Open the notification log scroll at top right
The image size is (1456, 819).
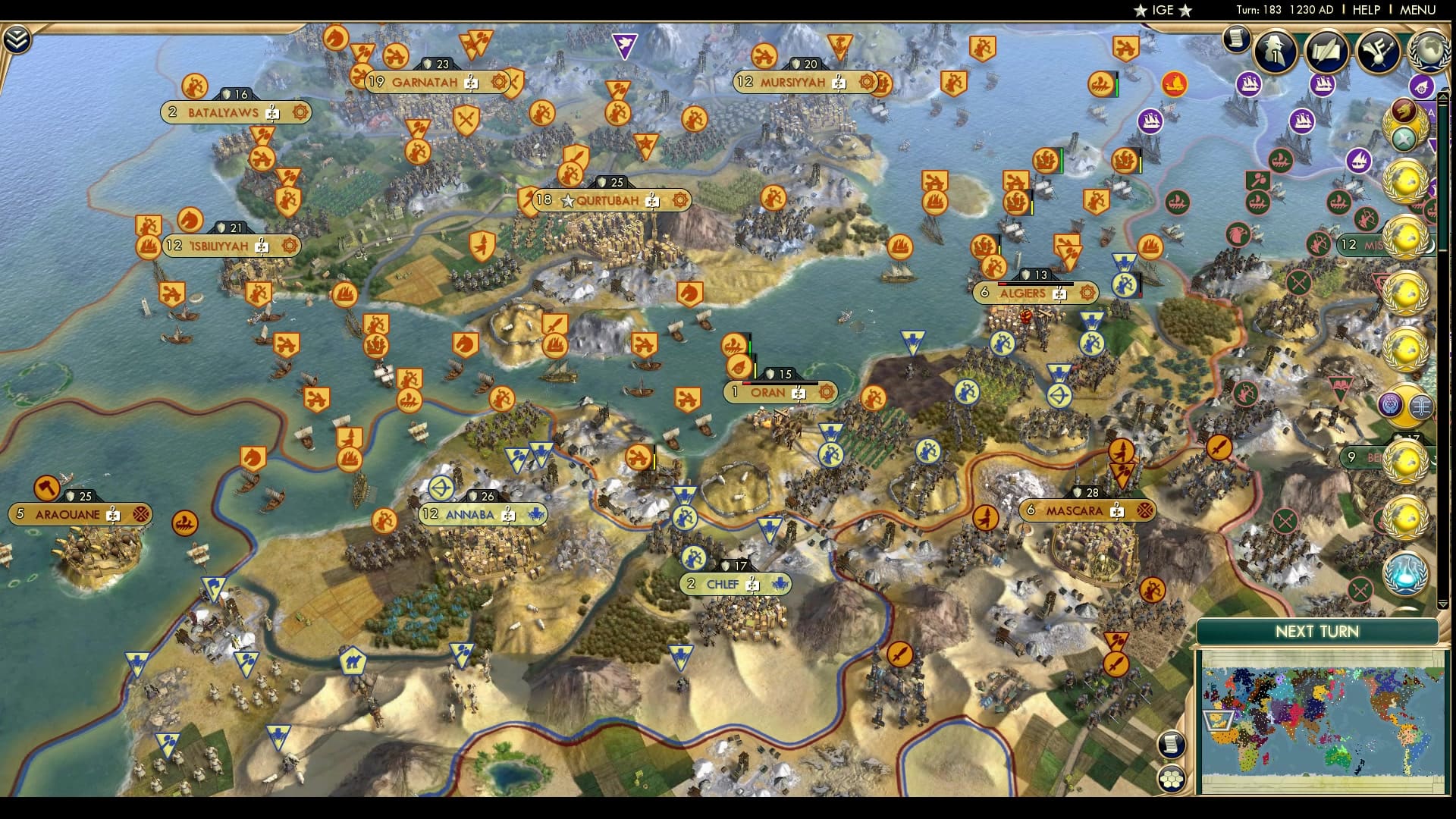point(1238,39)
